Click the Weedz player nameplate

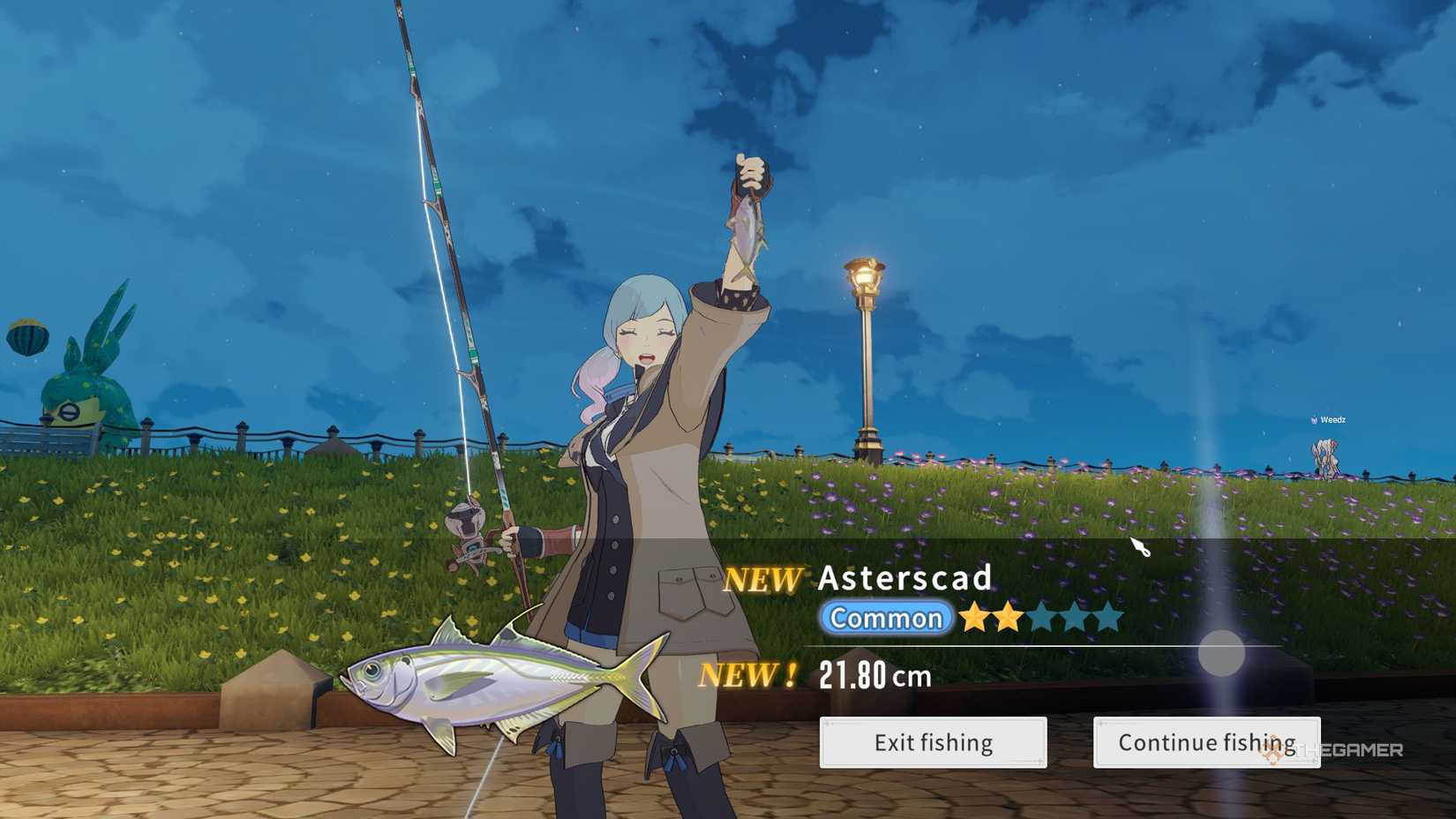(1331, 421)
